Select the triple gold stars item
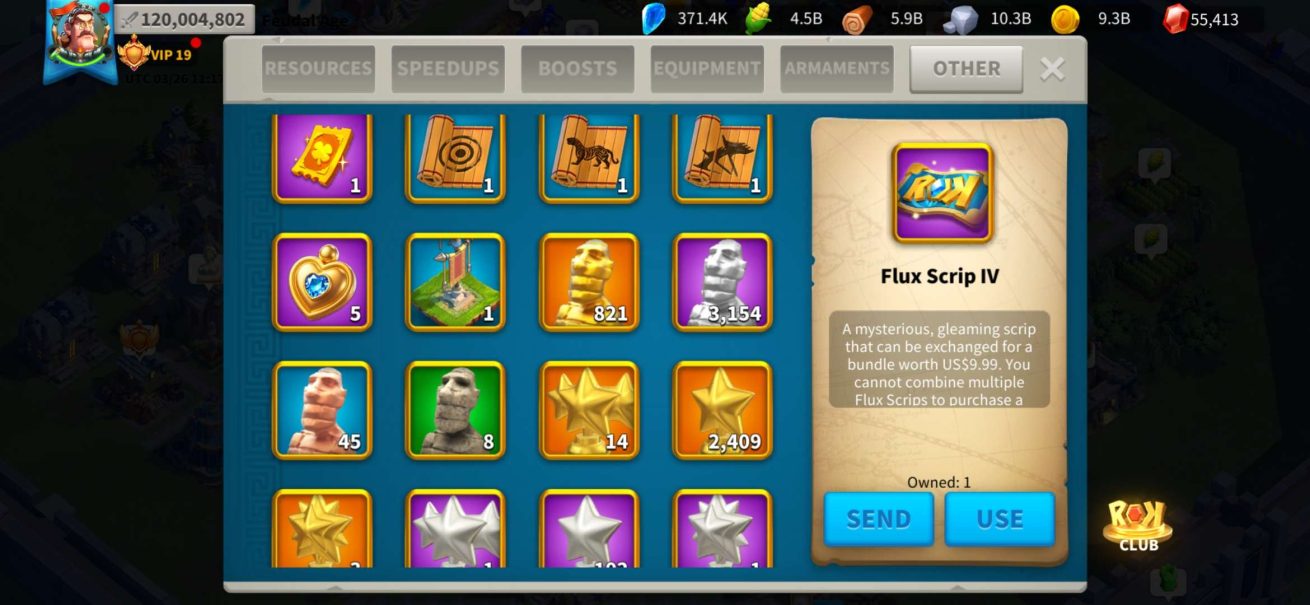 pyautogui.click(x=589, y=410)
